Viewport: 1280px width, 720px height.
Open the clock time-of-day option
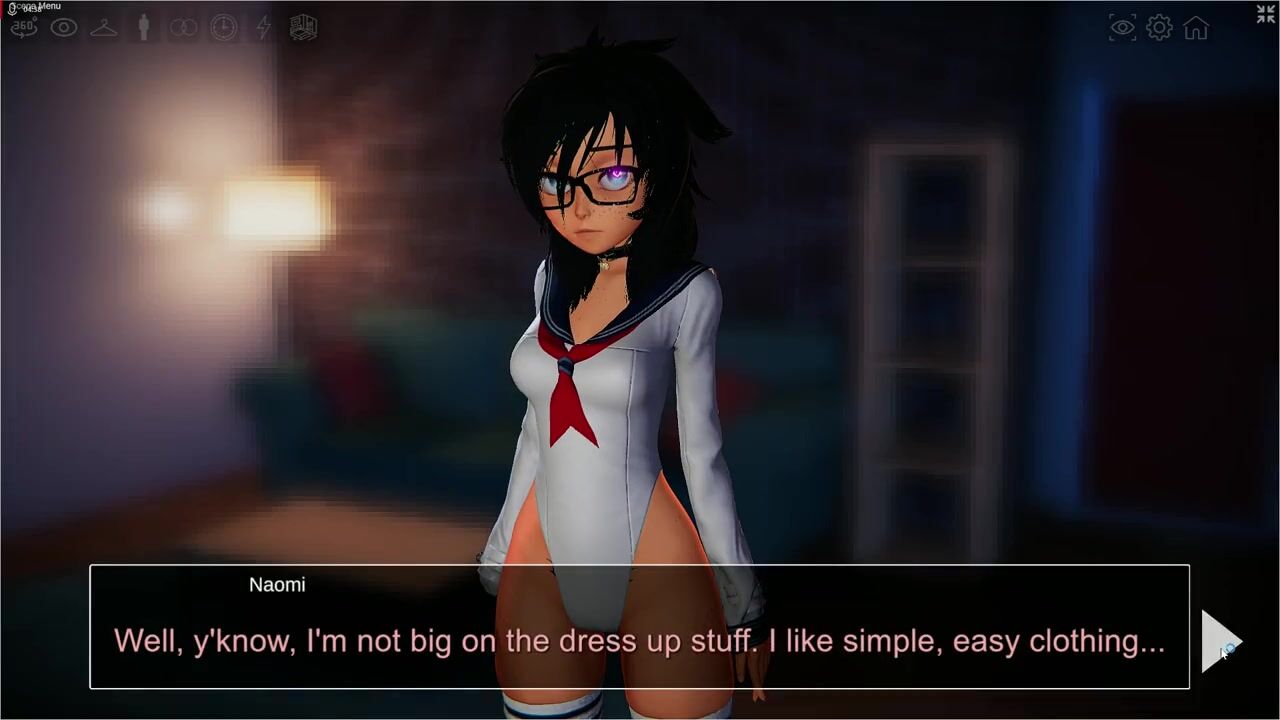click(x=224, y=28)
